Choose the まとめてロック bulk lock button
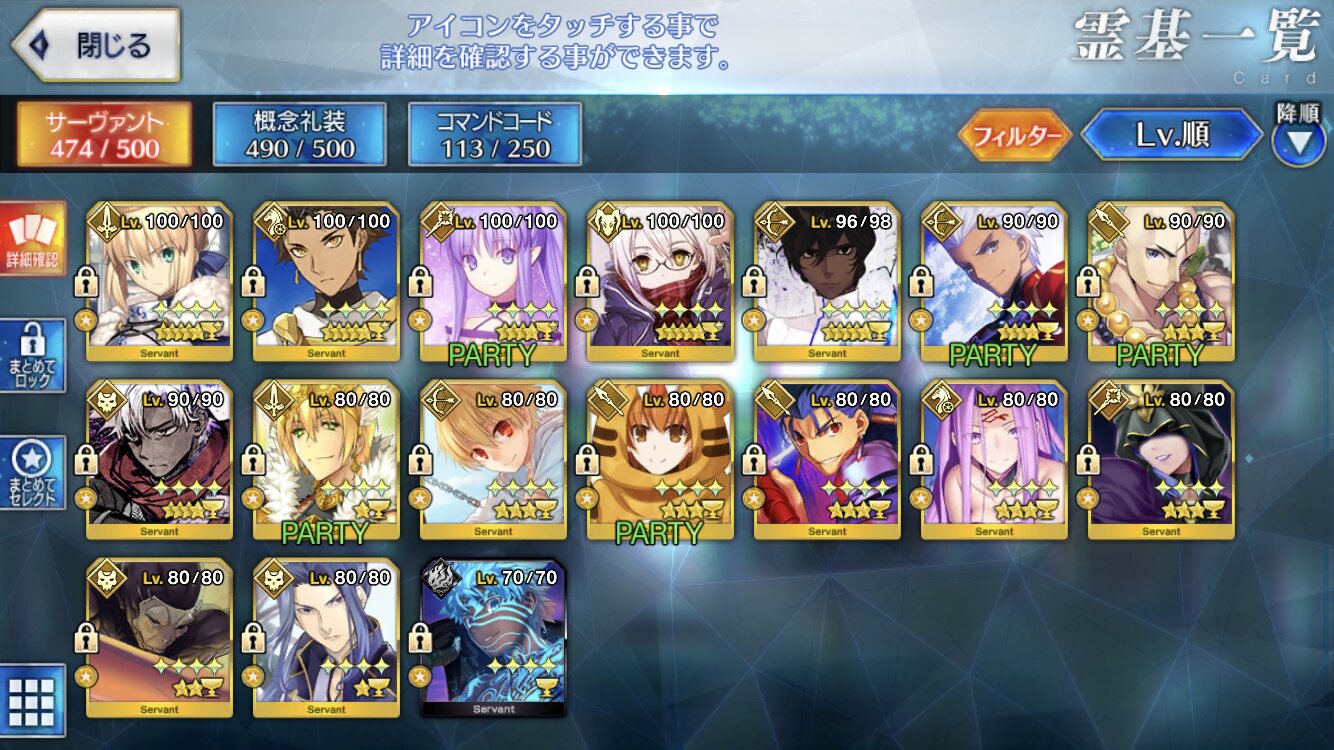 [33, 355]
